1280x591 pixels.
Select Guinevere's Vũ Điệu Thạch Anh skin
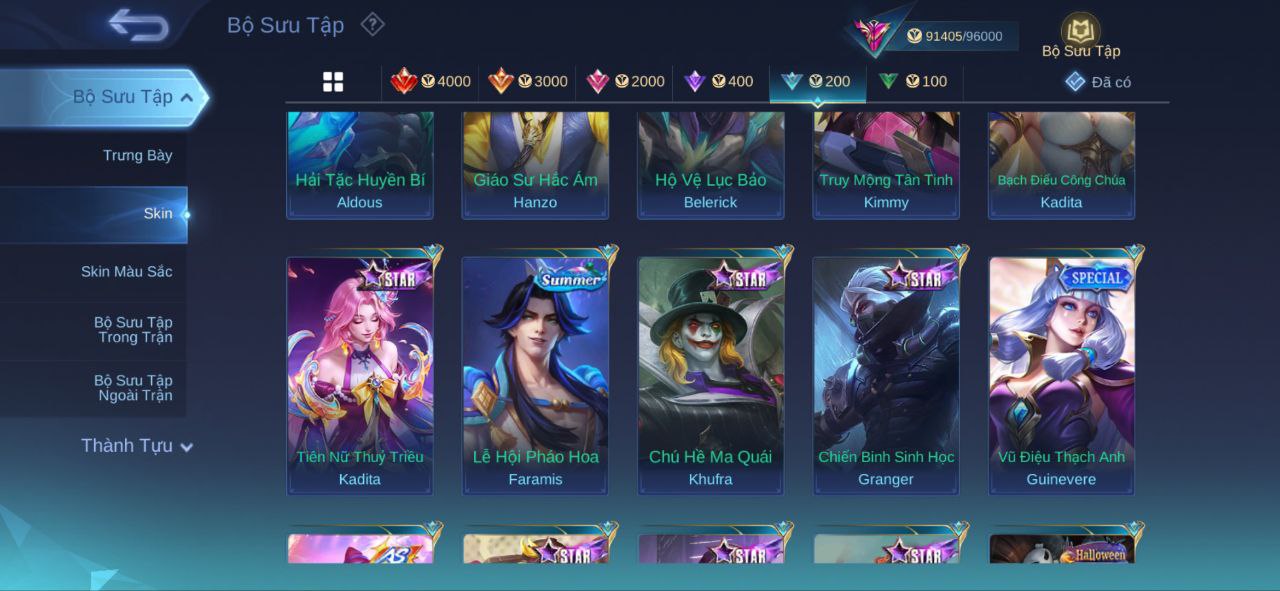coord(1062,375)
